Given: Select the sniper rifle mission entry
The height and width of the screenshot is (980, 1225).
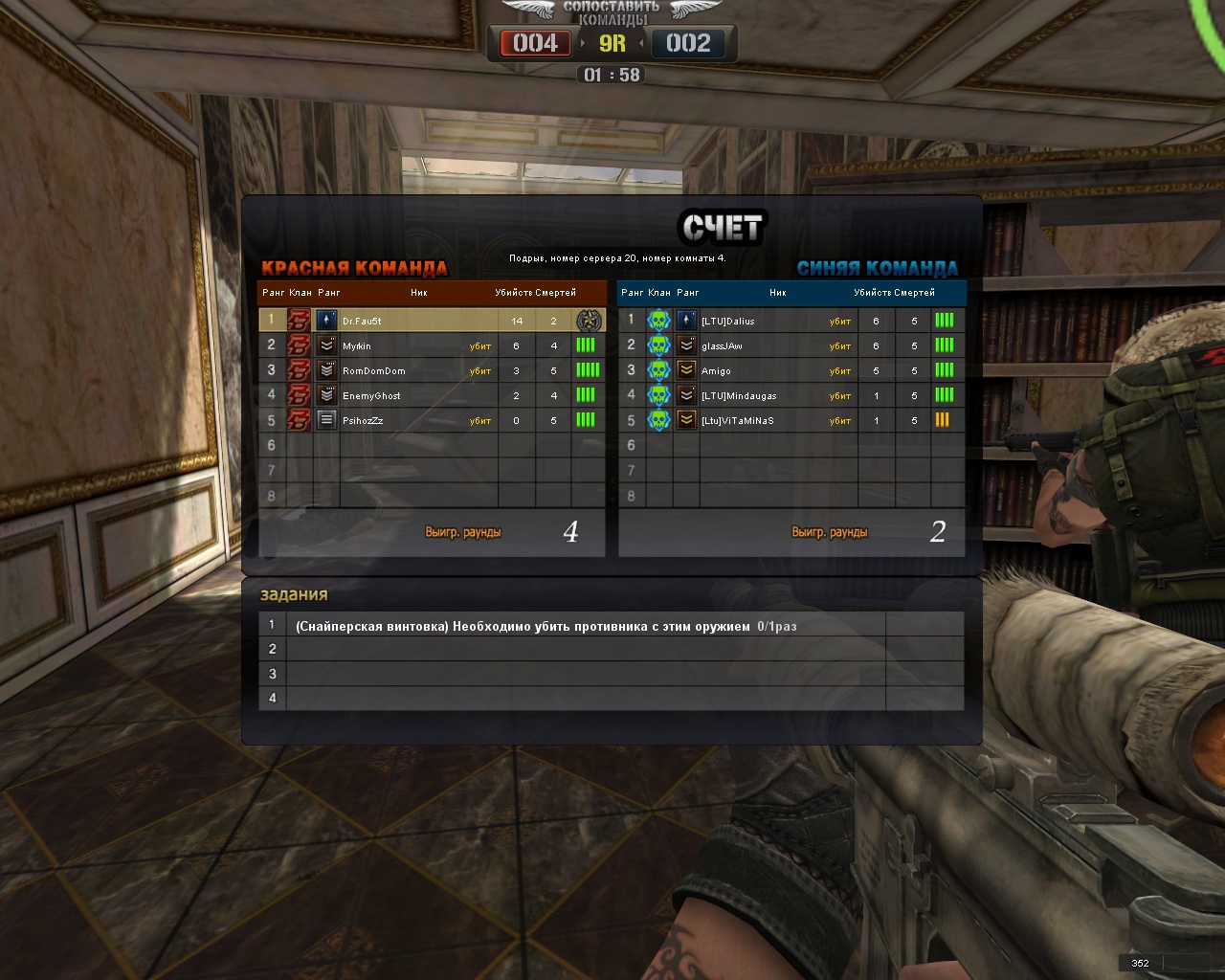Looking at the screenshot, I should (x=546, y=626).
